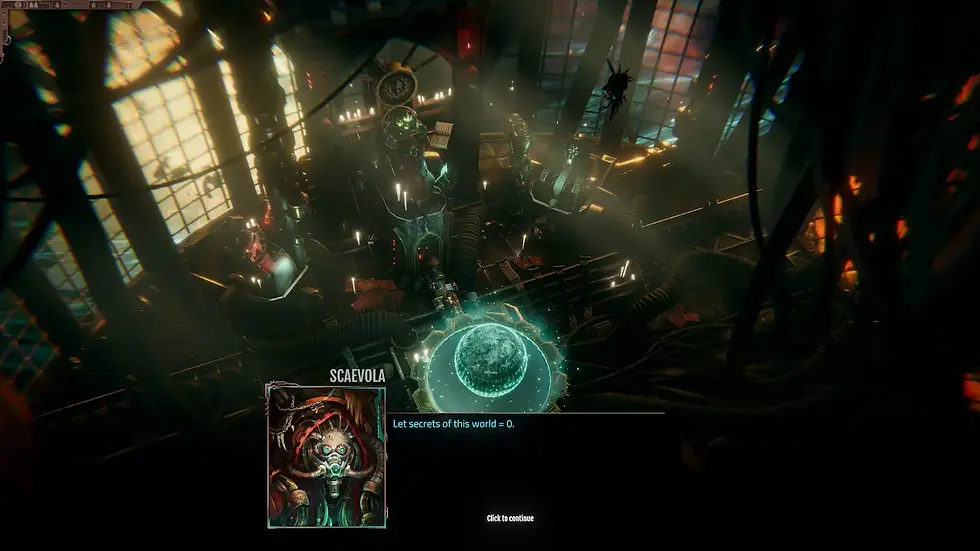Image resolution: width=980 pixels, height=551 pixels.
Task: Click to continue Scaevola's dialogue
Action: pyautogui.click(x=510, y=518)
